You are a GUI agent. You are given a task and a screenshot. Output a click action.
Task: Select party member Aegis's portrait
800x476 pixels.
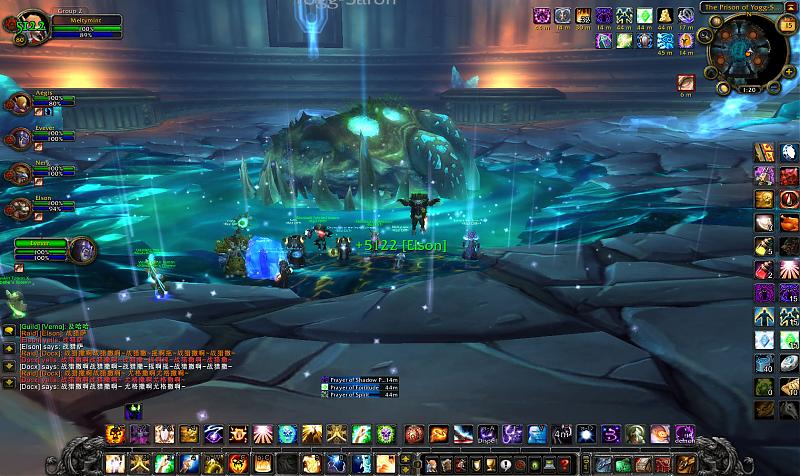[19, 103]
